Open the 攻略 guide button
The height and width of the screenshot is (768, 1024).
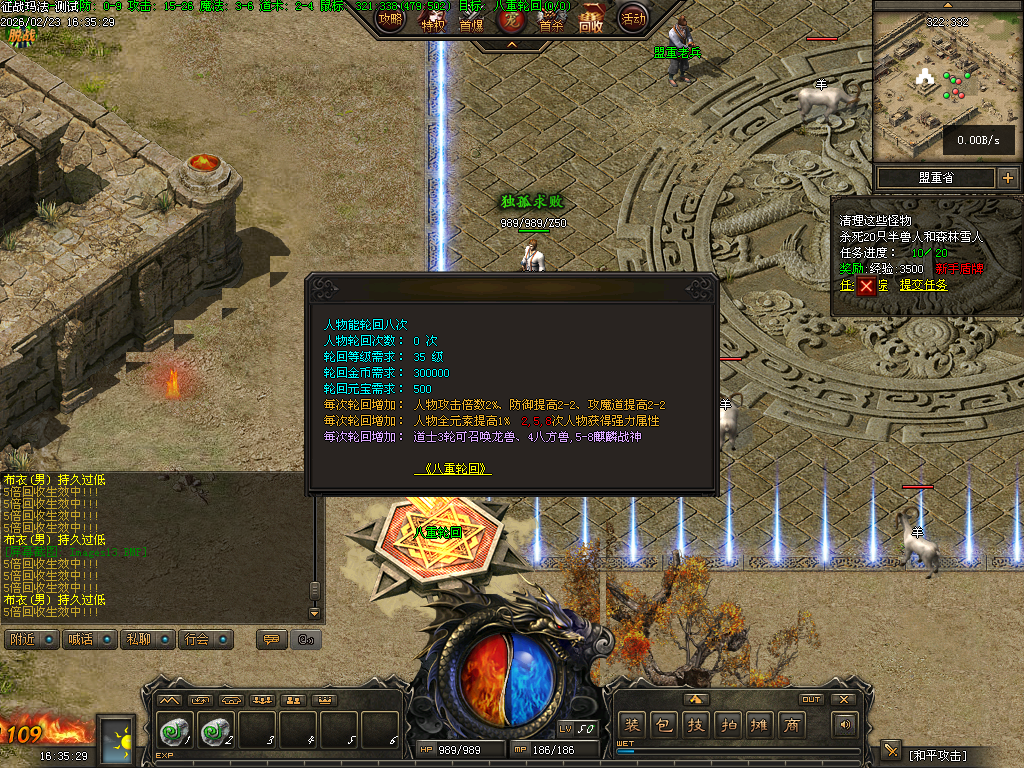[391, 17]
